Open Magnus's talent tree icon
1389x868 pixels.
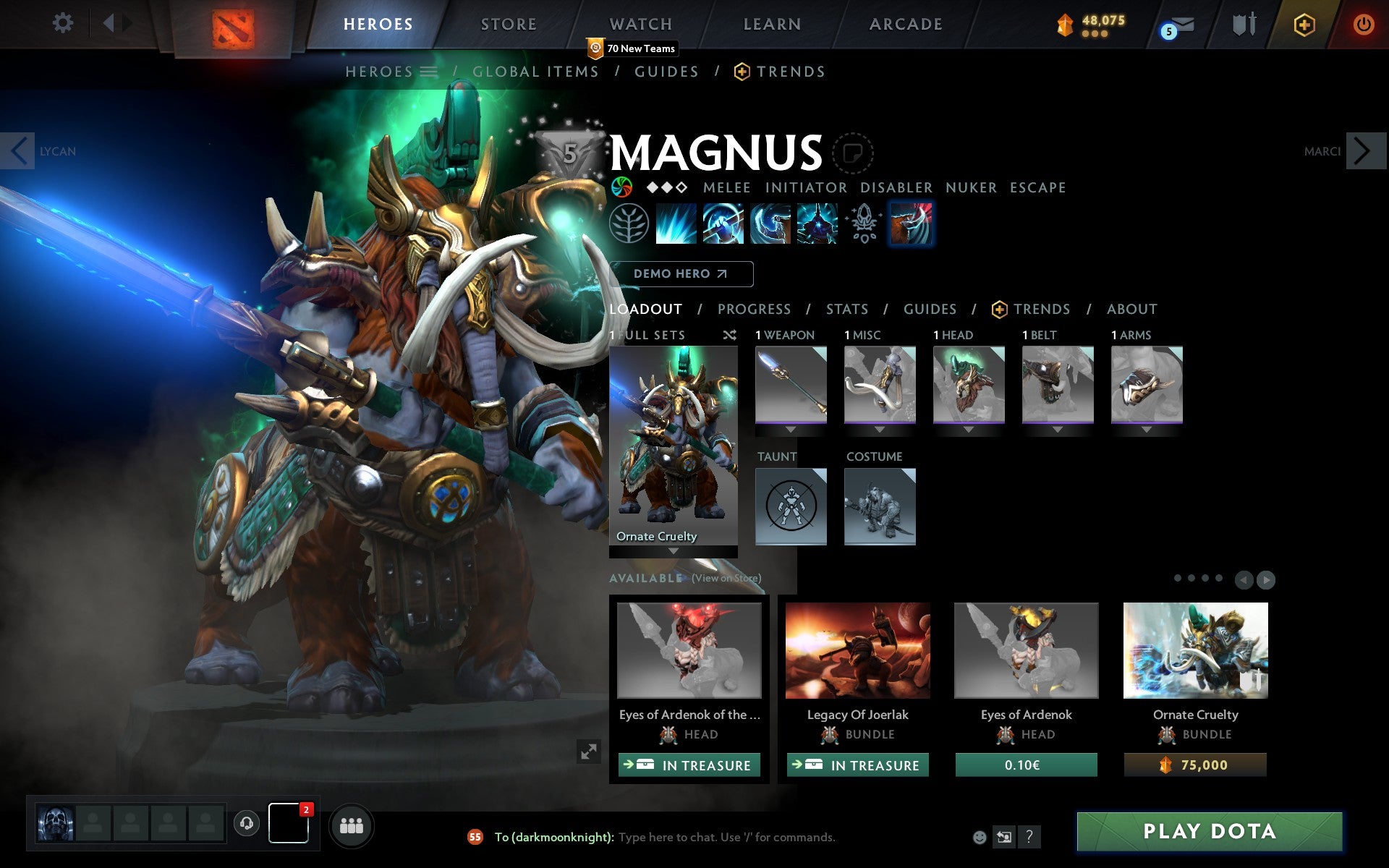click(x=628, y=224)
